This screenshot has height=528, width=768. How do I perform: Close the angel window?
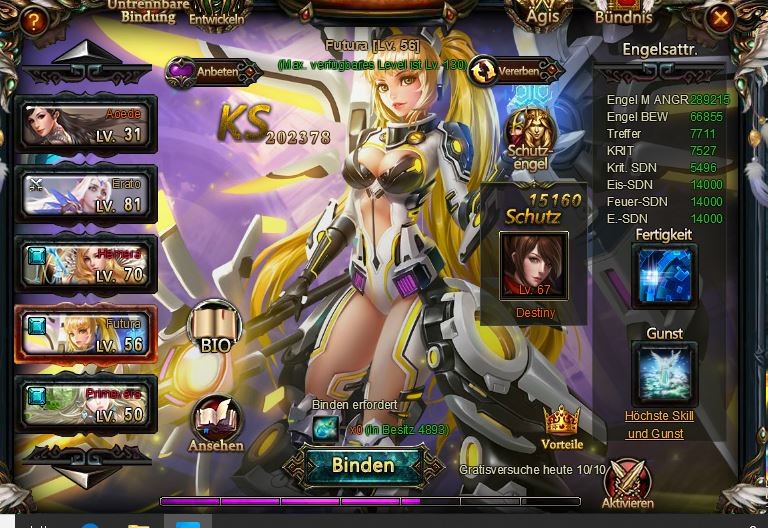click(719, 18)
